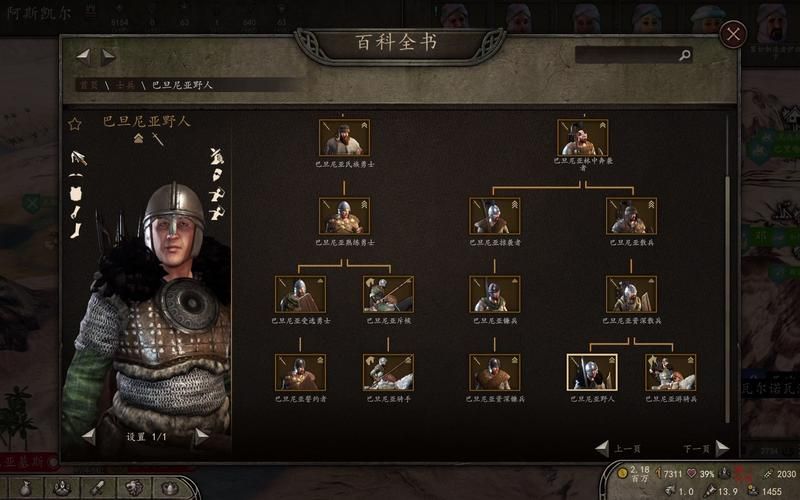This screenshot has height=500, width=800.
Task: Open the 巴旦尼亚熟练勇士 troop node
Action: point(344,216)
